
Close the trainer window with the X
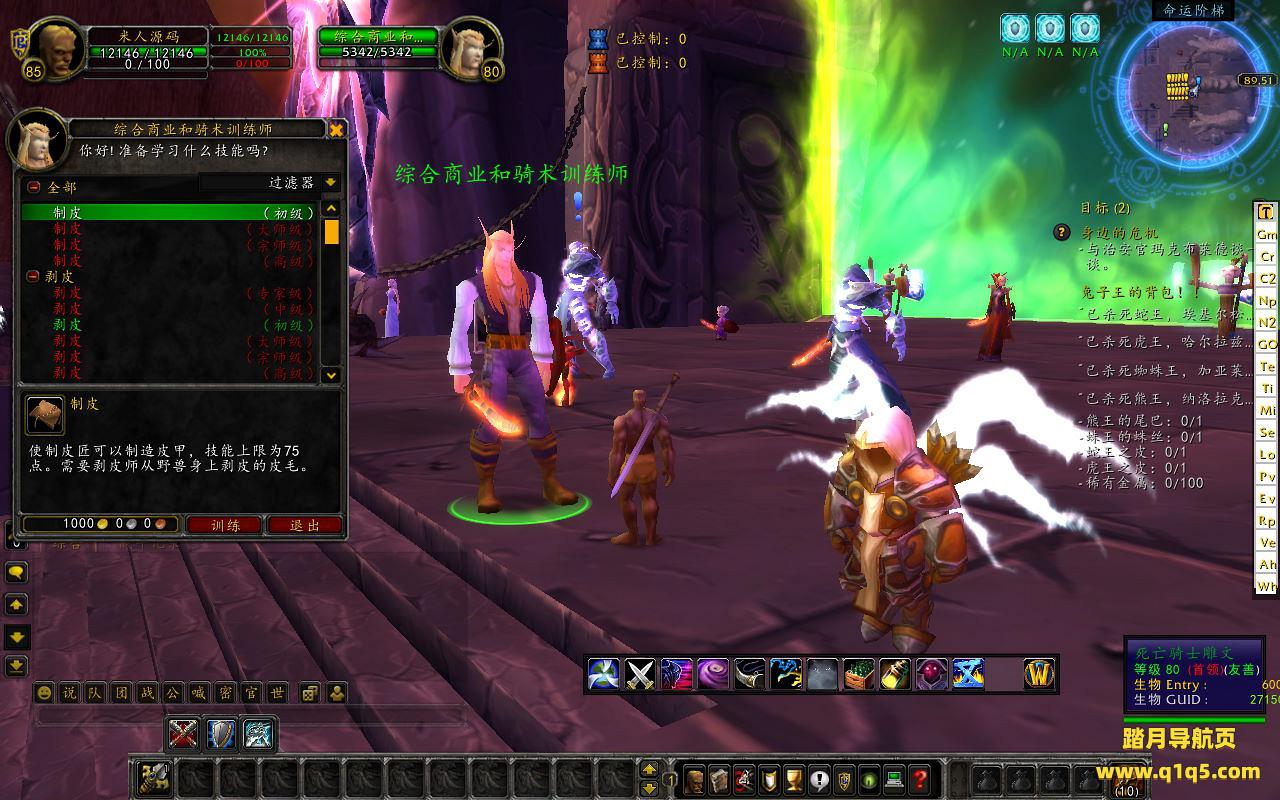click(337, 129)
